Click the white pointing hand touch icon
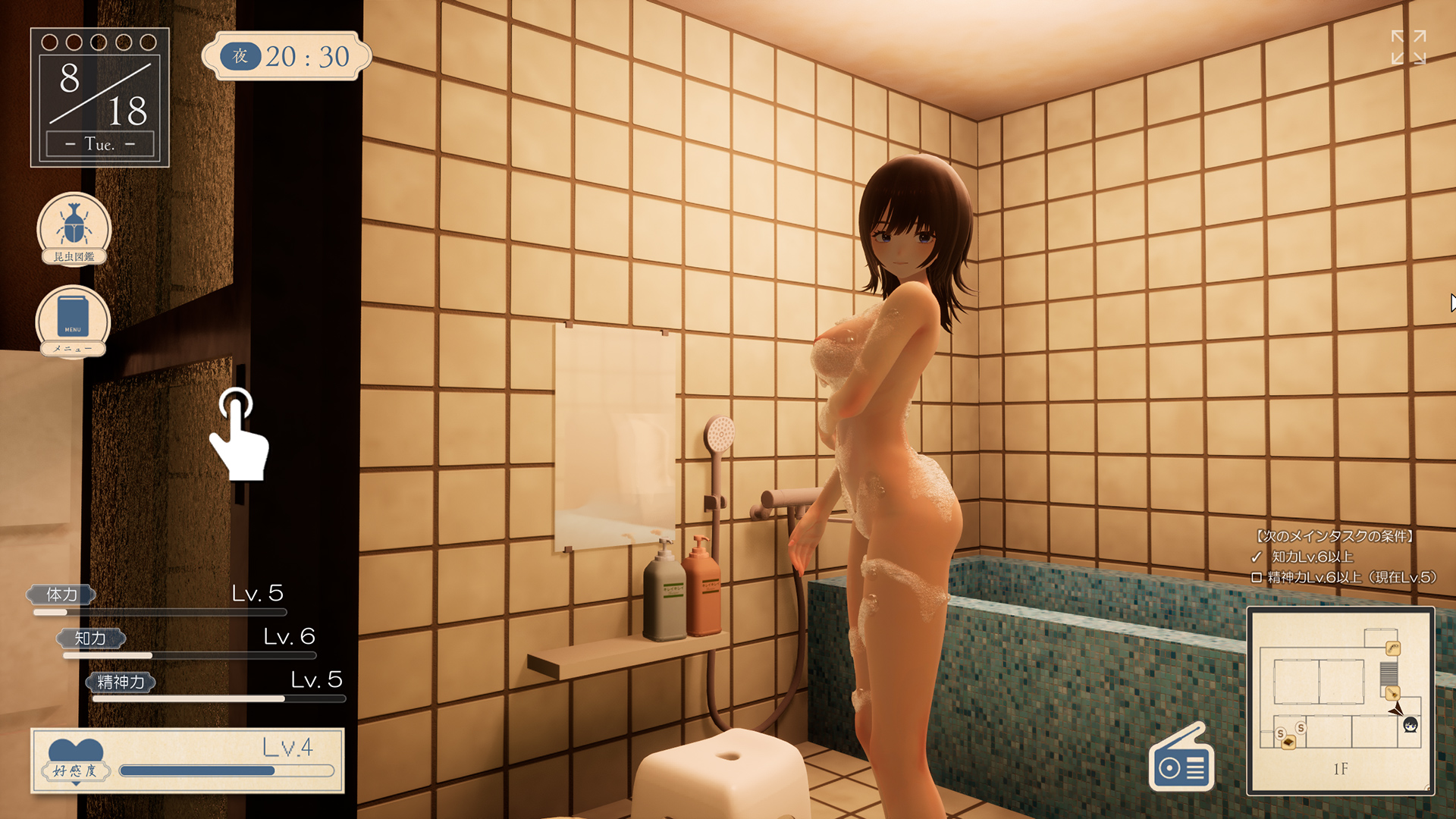Image resolution: width=1456 pixels, height=819 pixels. (240, 435)
